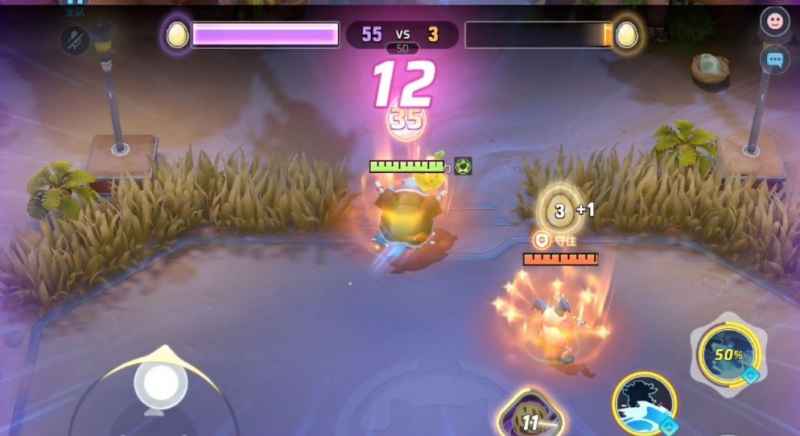The width and height of the screenshot is (800, 436).
Task: Tap the ability showing an 11 cooldown
Action: click(529, 418)
